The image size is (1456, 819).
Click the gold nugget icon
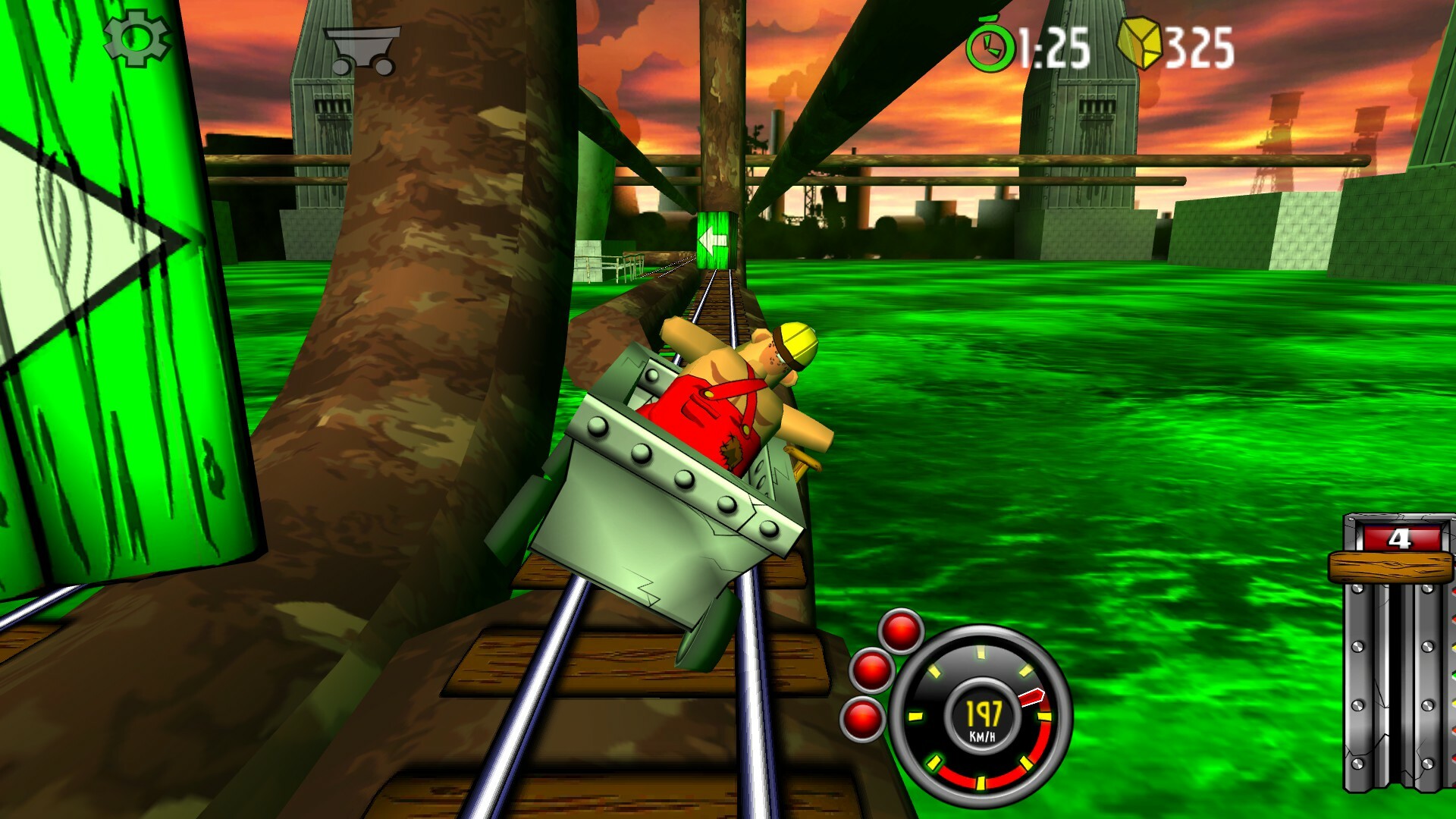click(x=1141, y=44)
